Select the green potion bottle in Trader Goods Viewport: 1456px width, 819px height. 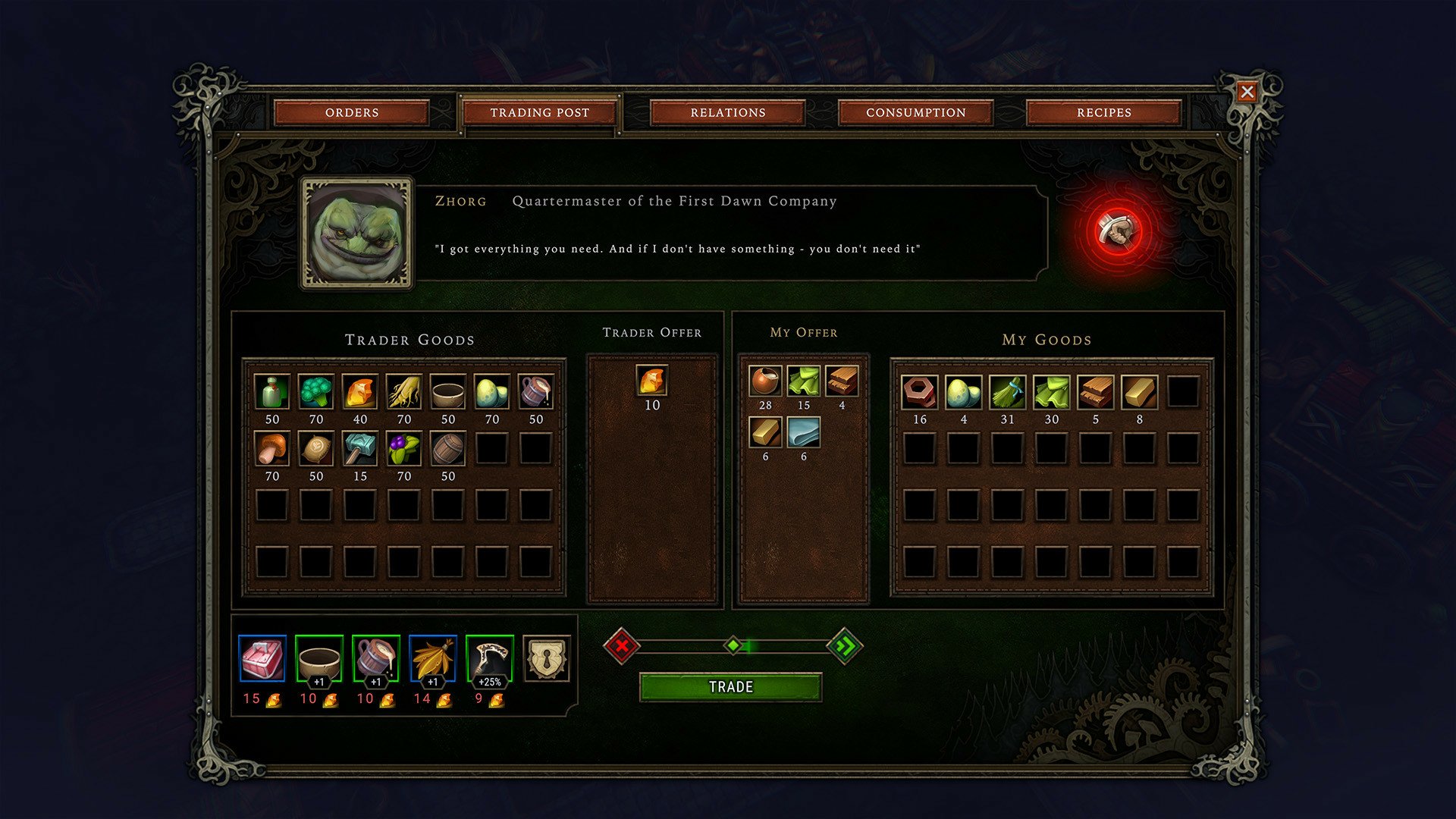pos(271,392)
